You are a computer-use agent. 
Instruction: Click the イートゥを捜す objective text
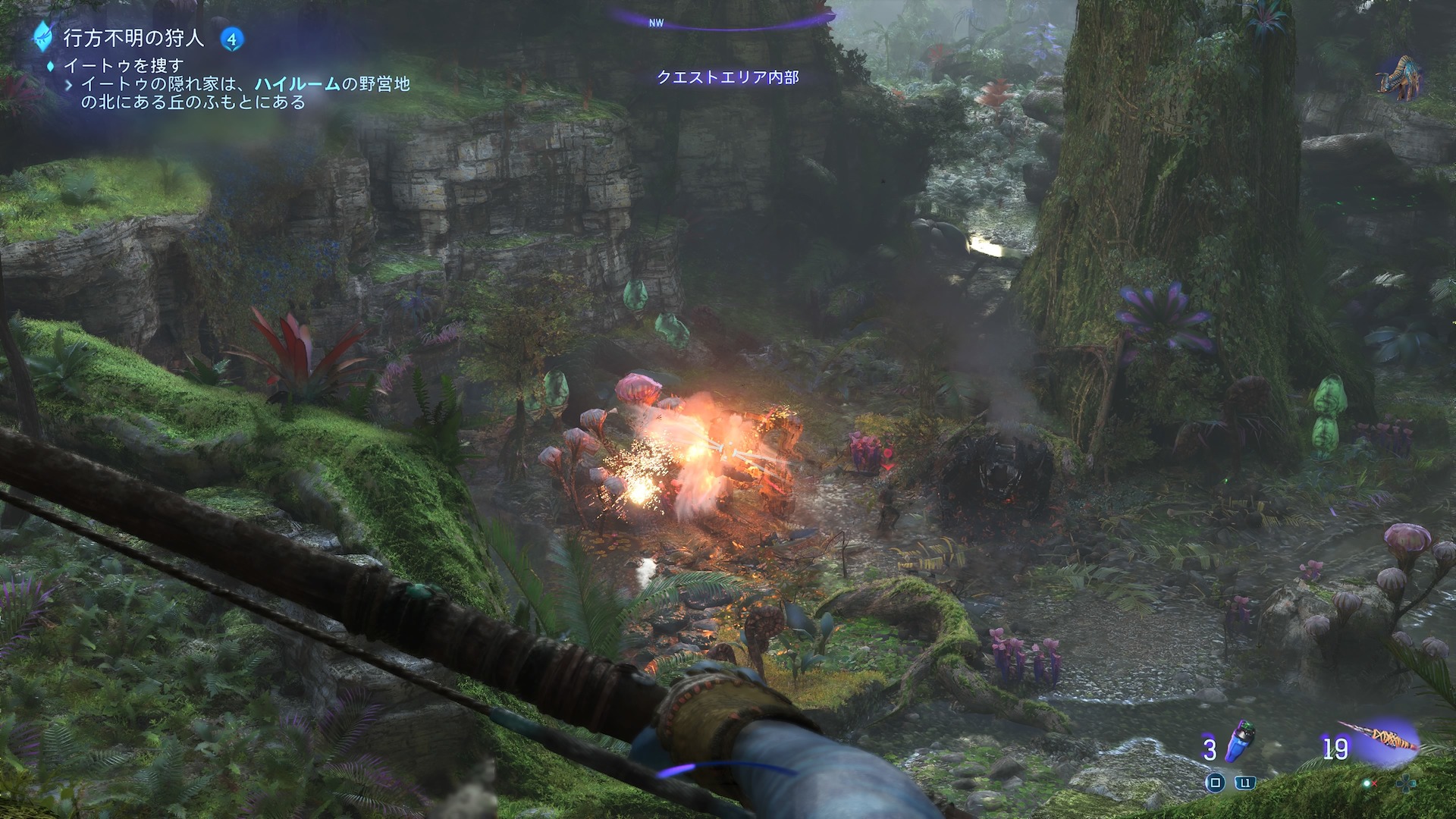124,66
